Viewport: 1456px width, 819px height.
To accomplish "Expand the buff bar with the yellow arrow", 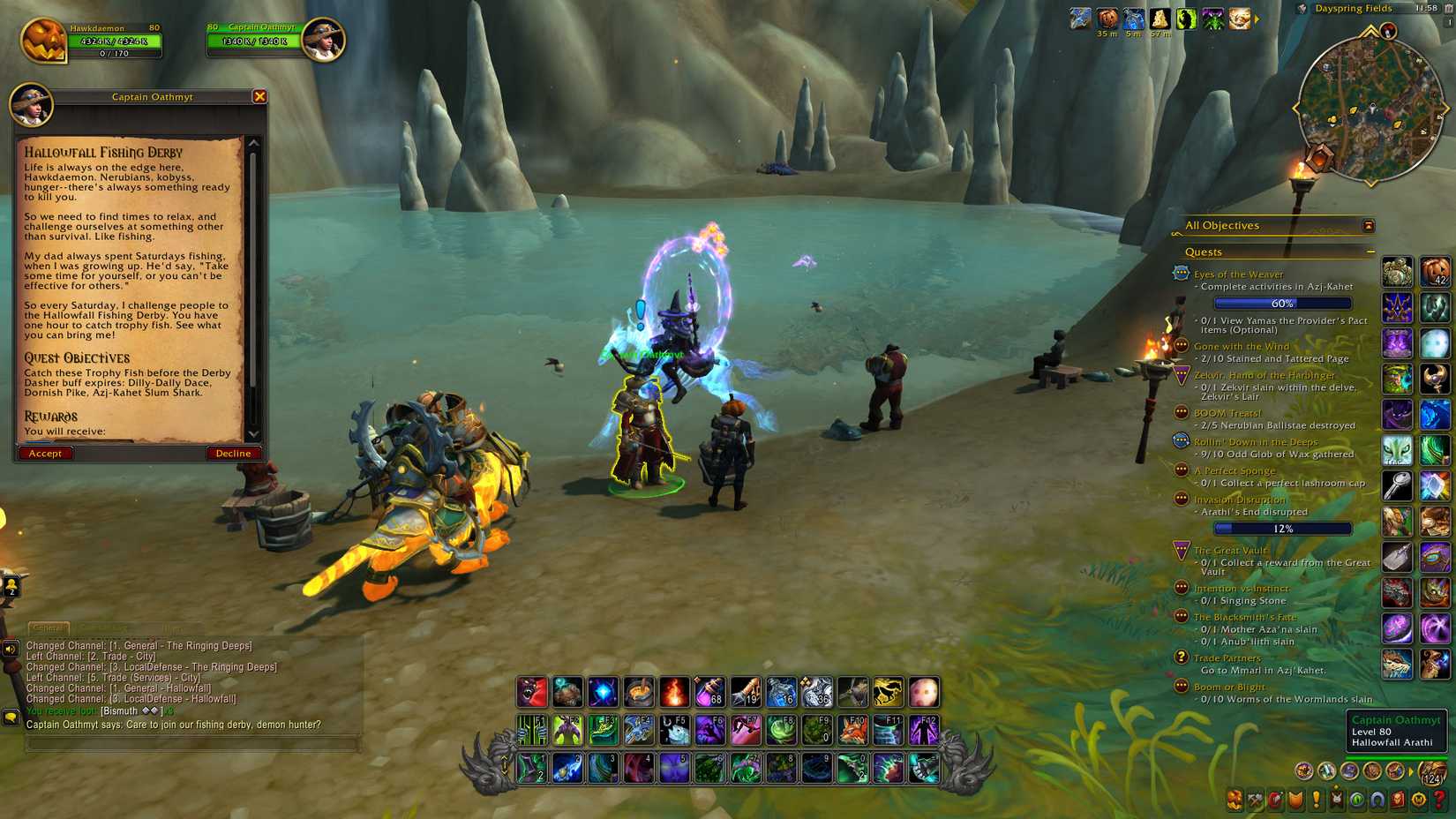I will click(x=1257, y=19).
